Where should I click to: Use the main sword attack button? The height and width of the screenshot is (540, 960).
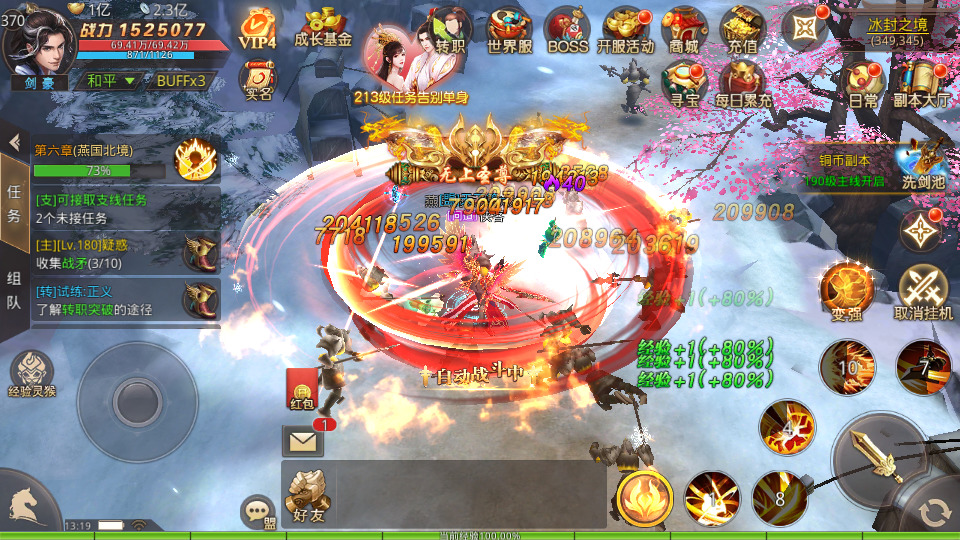[882, 460]
